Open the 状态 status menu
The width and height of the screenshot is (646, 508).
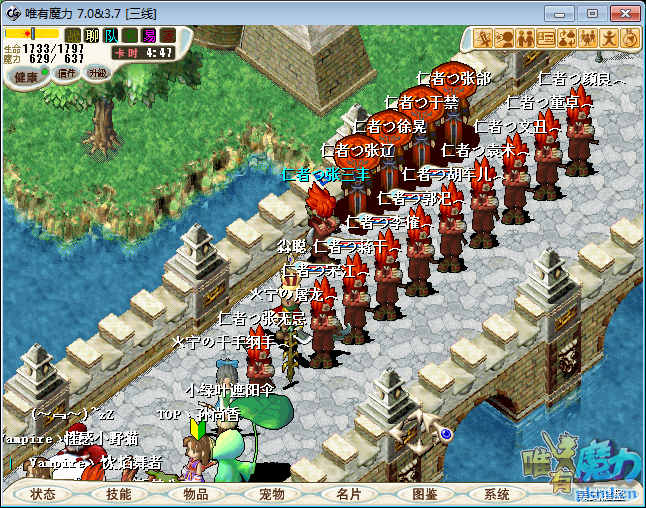(x=43, y=494)
